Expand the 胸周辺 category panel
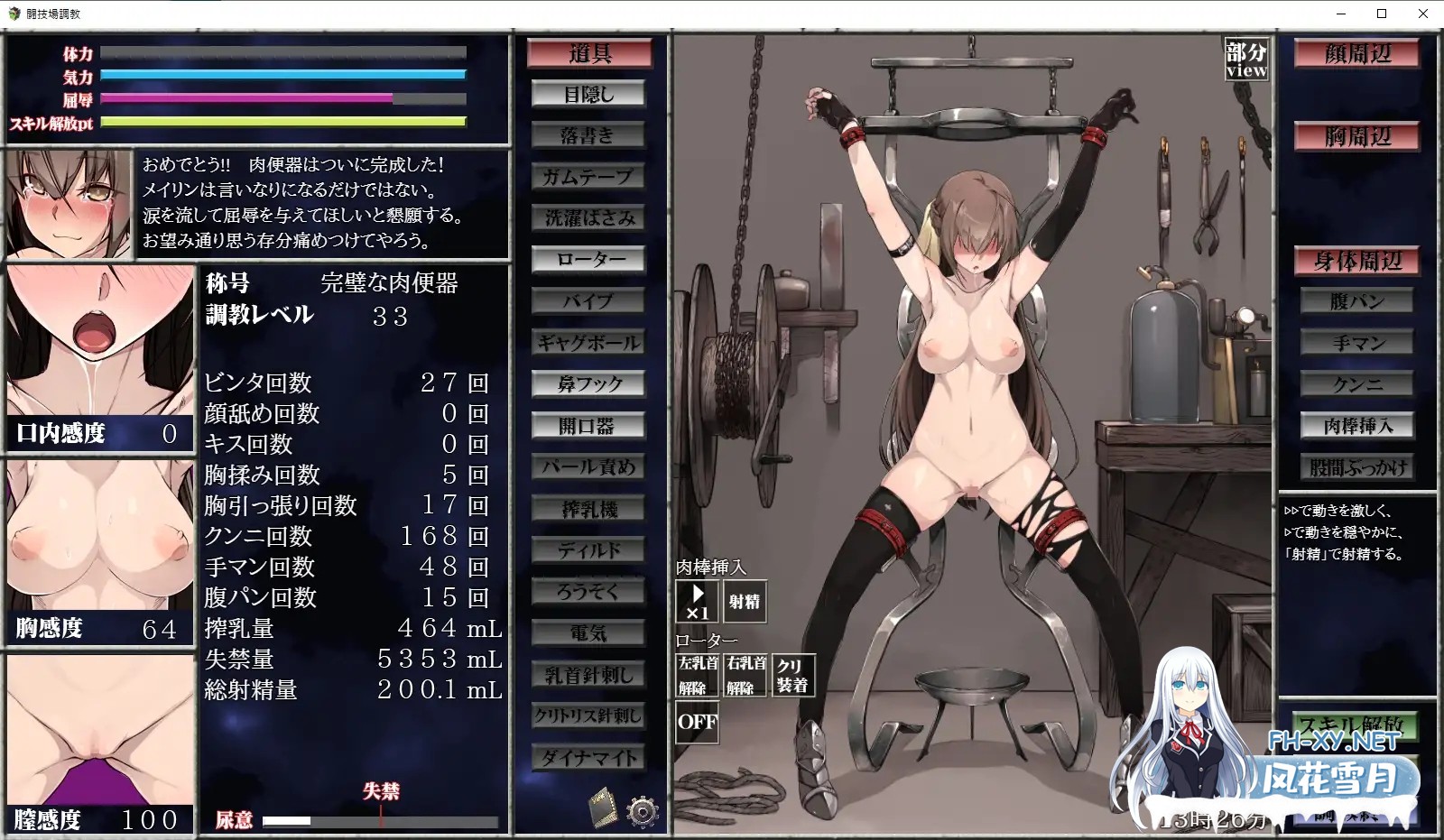 (1356, 137)
